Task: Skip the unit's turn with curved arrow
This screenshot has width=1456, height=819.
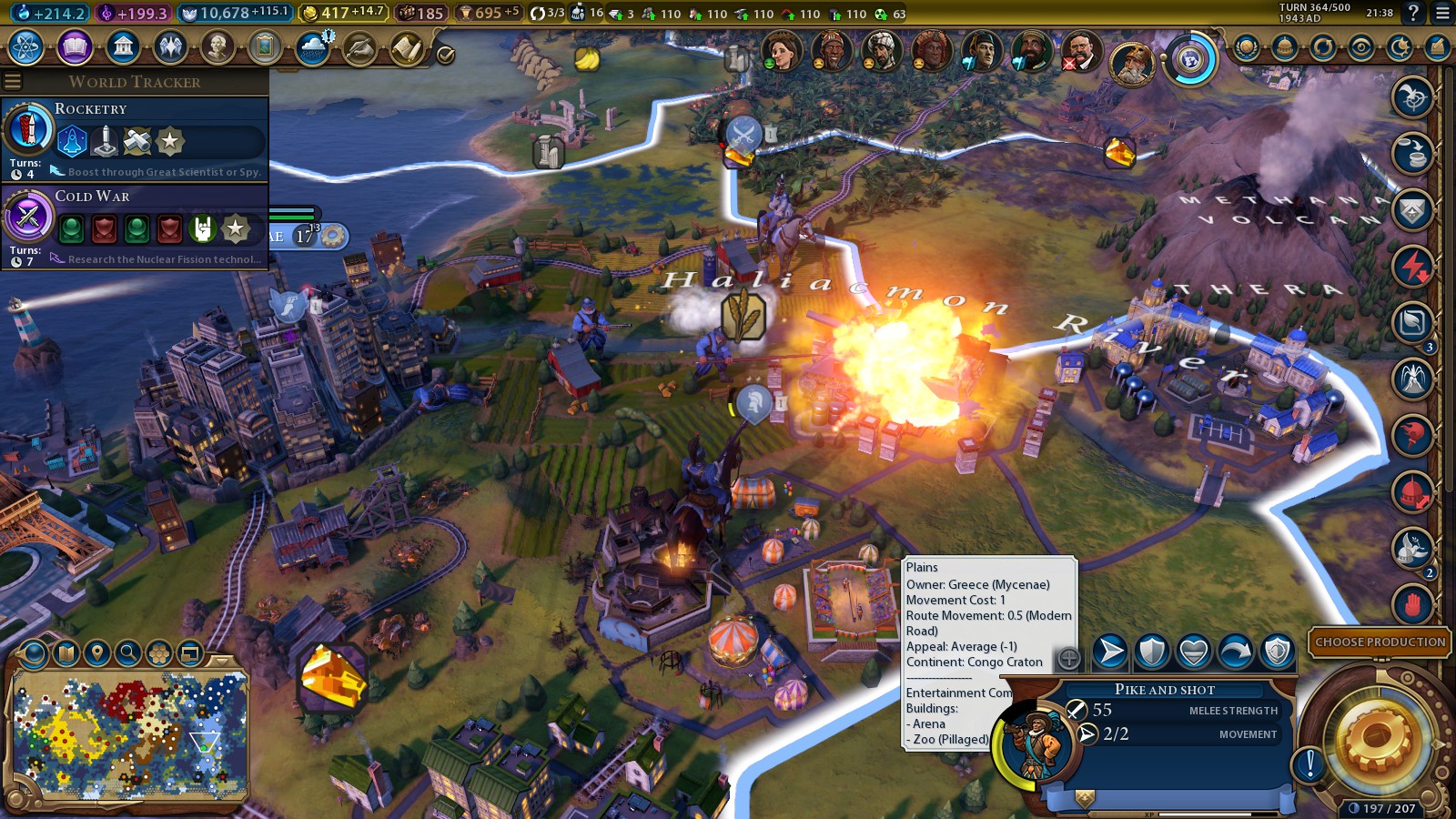Action: (x=1235, y=652)
